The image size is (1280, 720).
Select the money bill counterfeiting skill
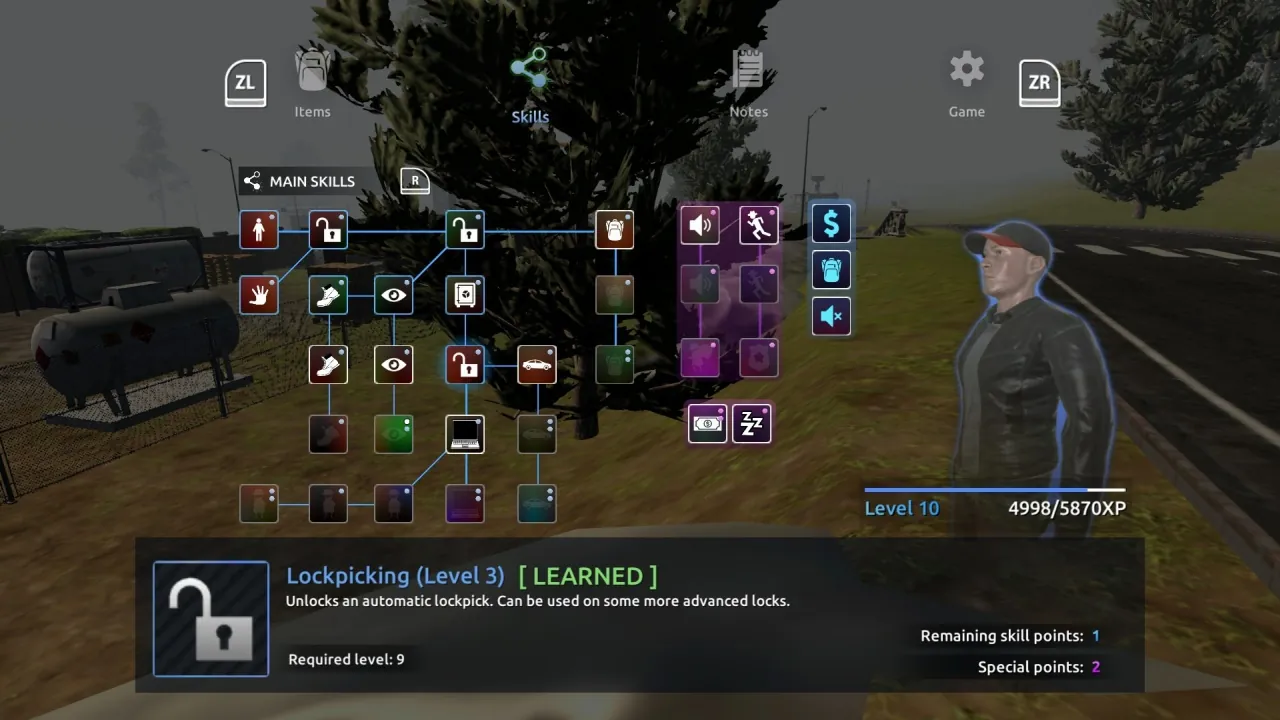[x=707, y=423]
